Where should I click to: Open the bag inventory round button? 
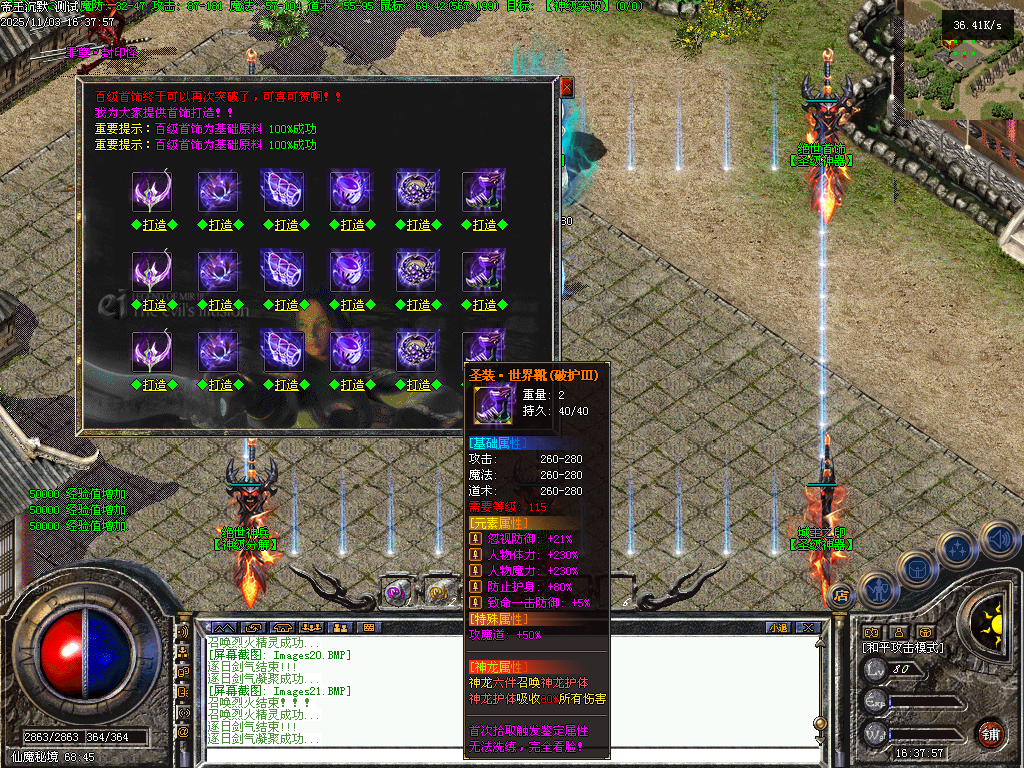coord(916,567)
